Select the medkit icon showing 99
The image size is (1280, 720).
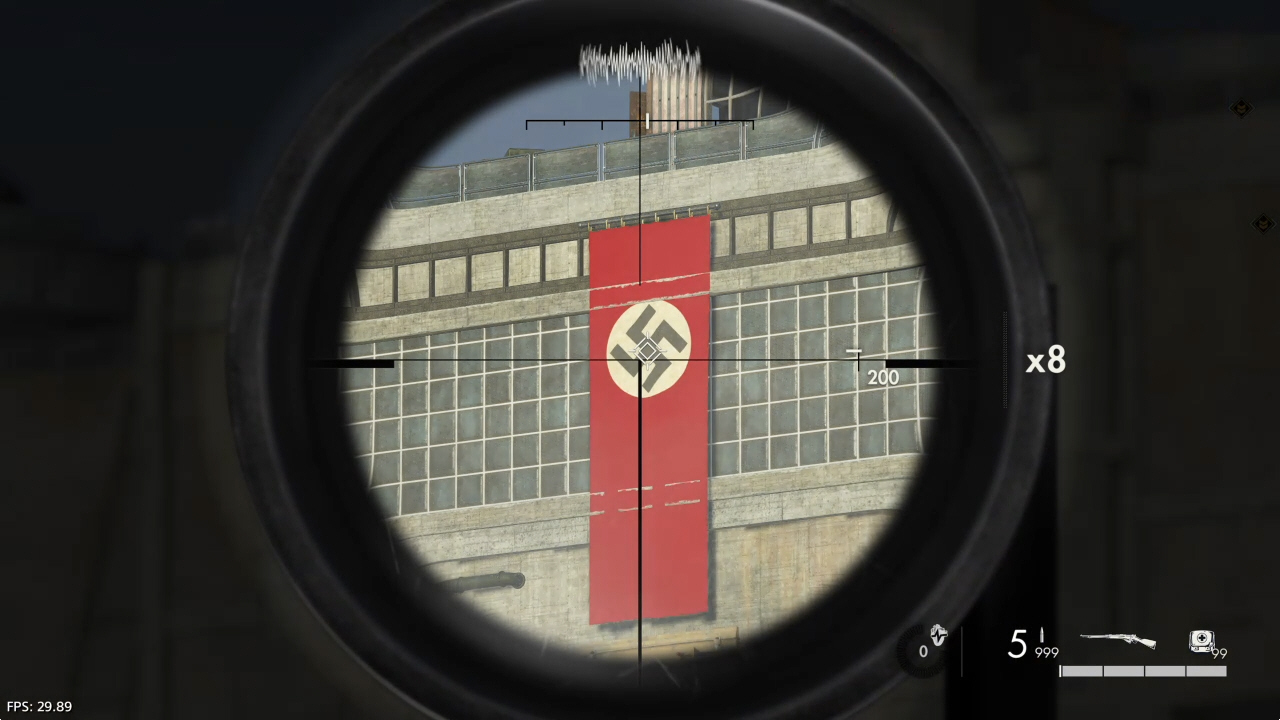[x=1203, y=640]
